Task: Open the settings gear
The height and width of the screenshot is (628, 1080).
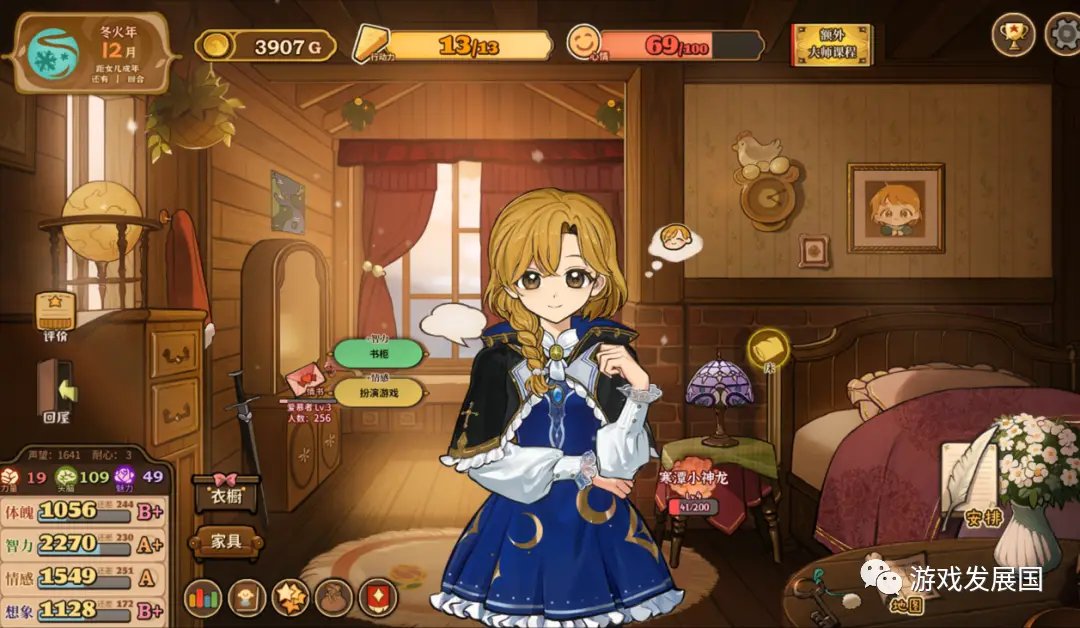Action: coord(1062,35)
